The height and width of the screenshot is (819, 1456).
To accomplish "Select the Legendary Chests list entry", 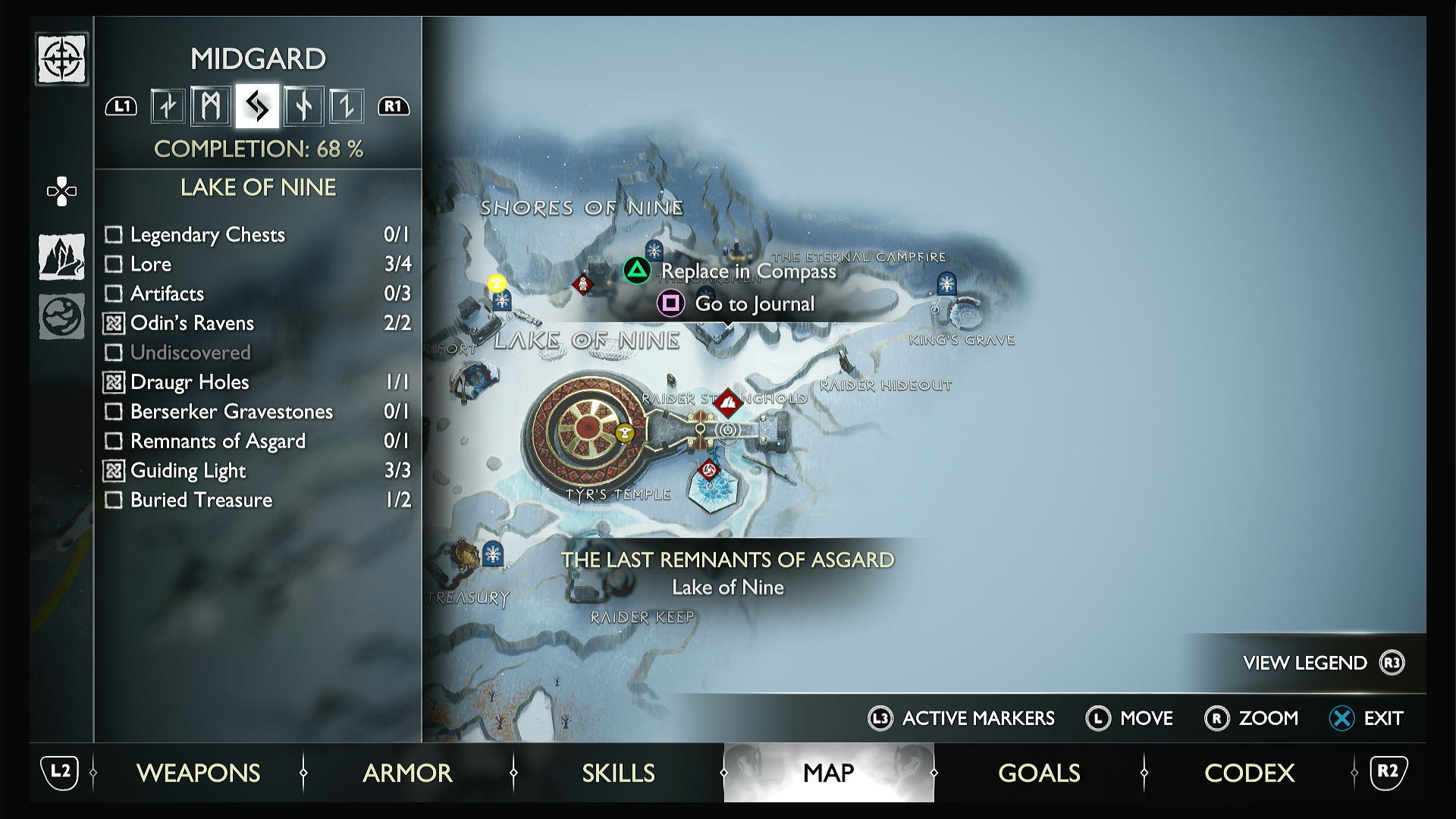I will point(207,234).
